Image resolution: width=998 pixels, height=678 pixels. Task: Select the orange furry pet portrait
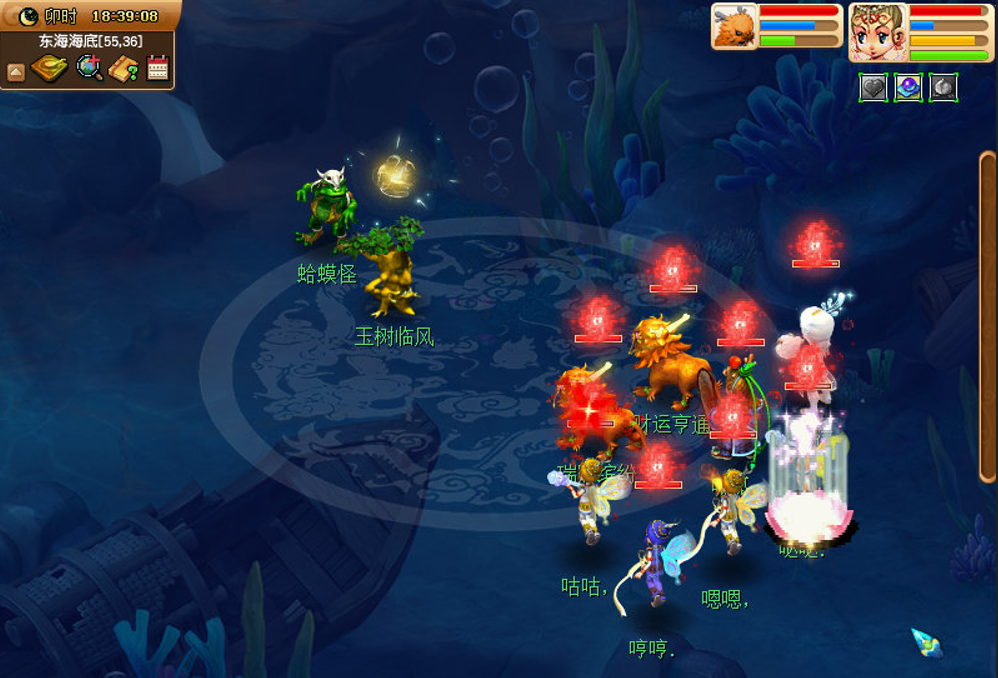tap(734, 26)
